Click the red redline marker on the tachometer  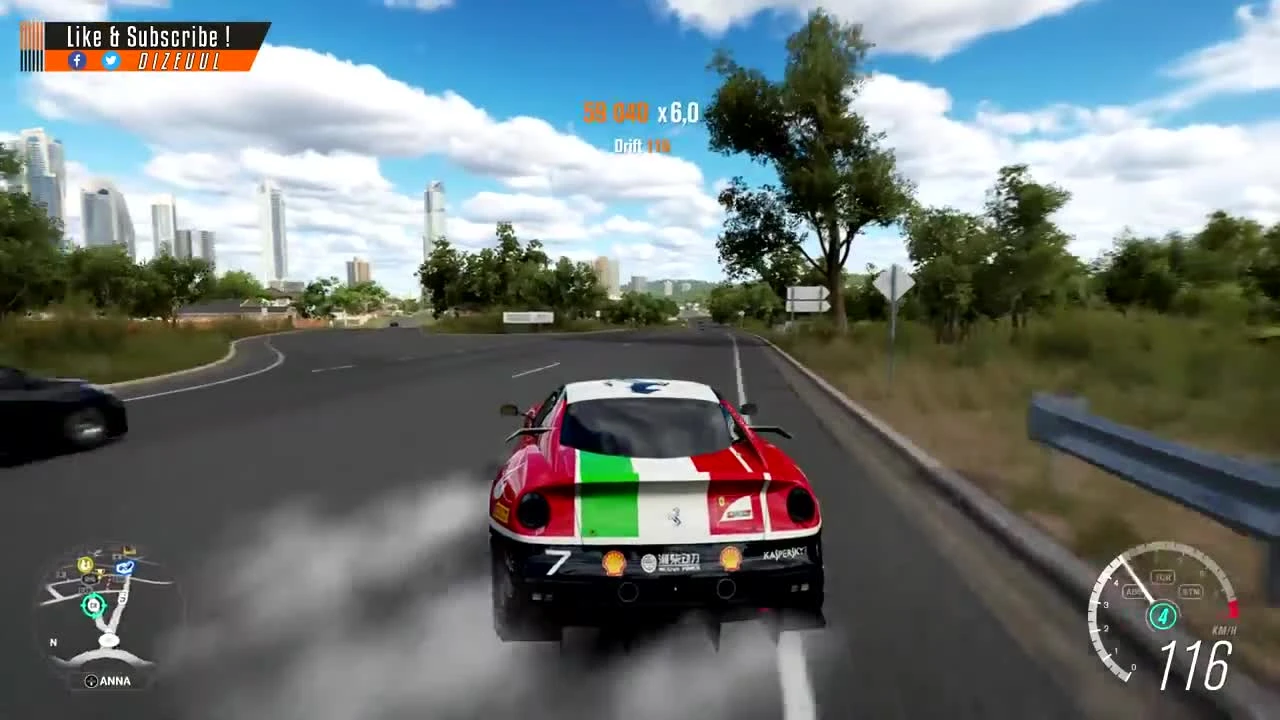pyautogui.click(x=1233, y=609)
